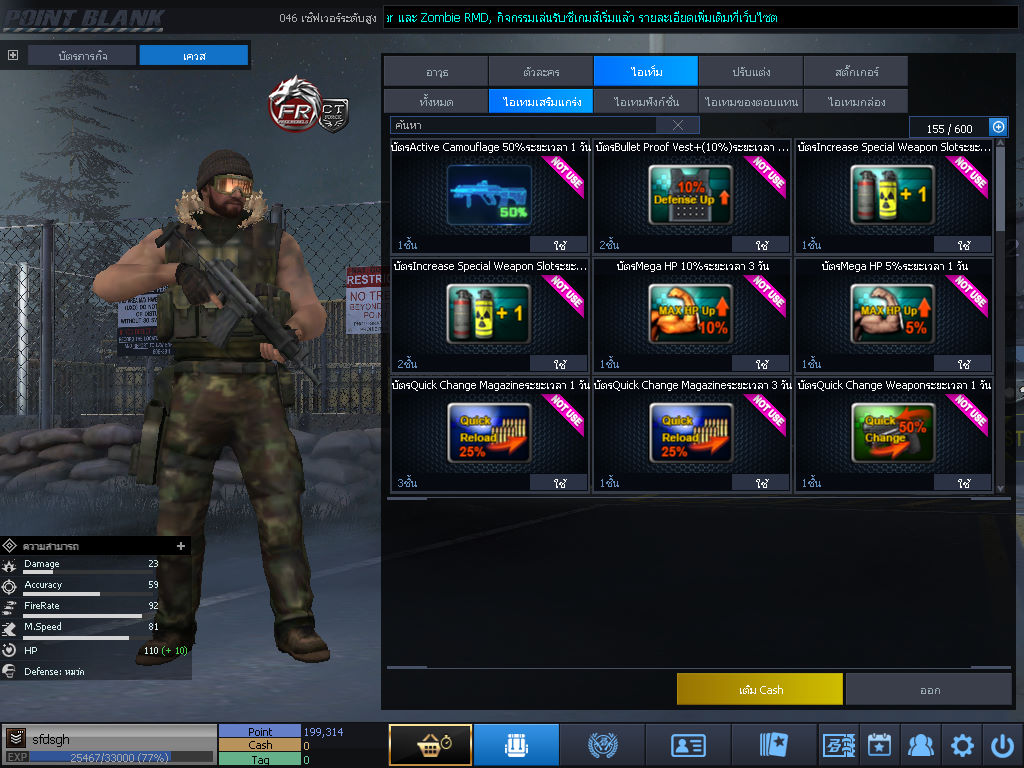
Task: Use the Bullet Proof Vest 10% card
Action: pyautogui.click(x=762, y=245)
